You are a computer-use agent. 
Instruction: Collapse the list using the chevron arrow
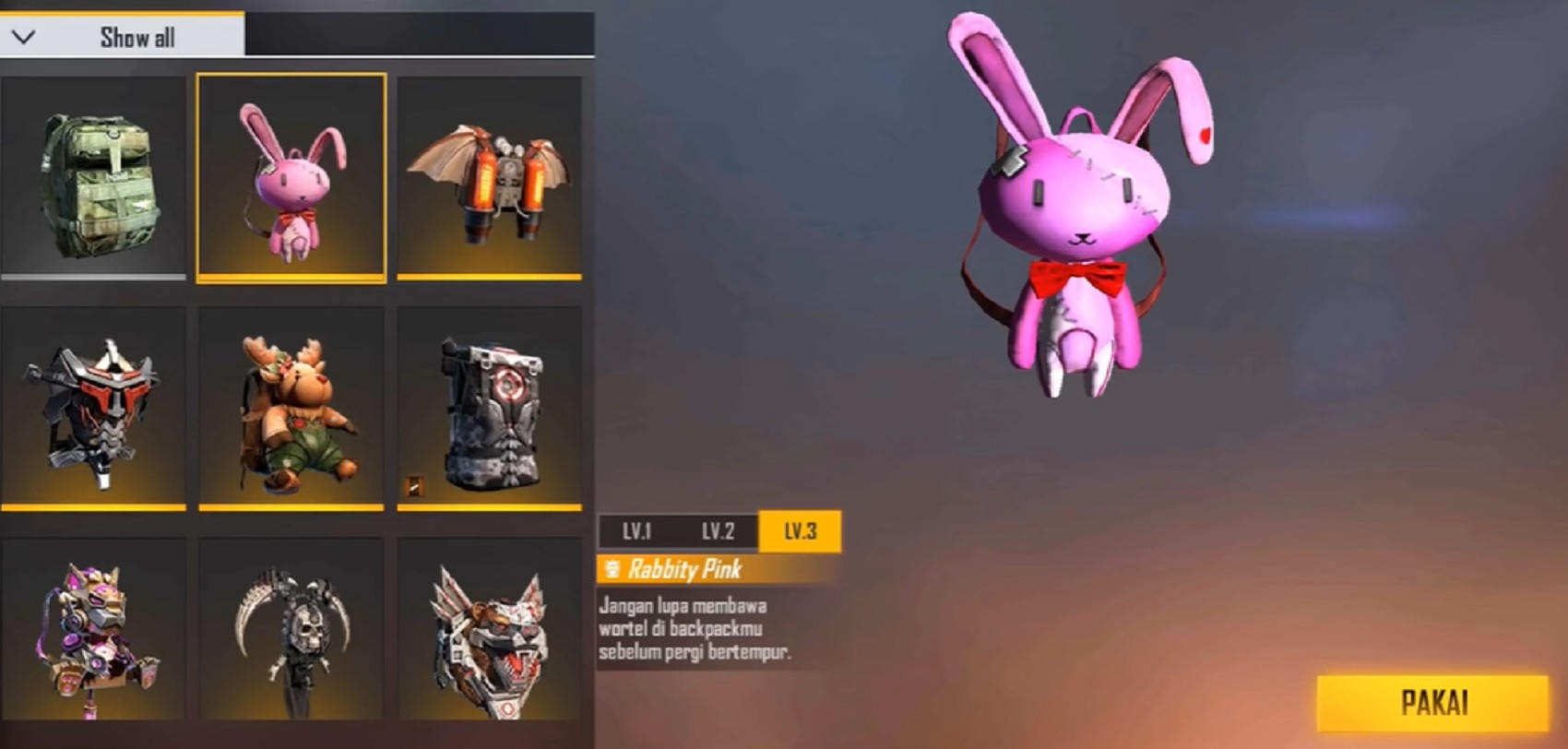[x=23, y=39]
